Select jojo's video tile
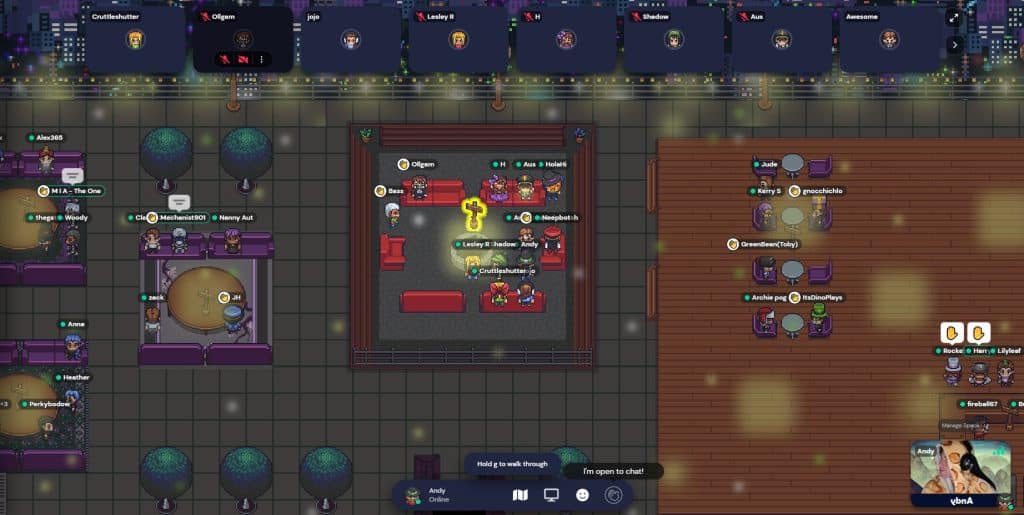The width and height of the screenshot is (1024, 515). pos(350,39)
